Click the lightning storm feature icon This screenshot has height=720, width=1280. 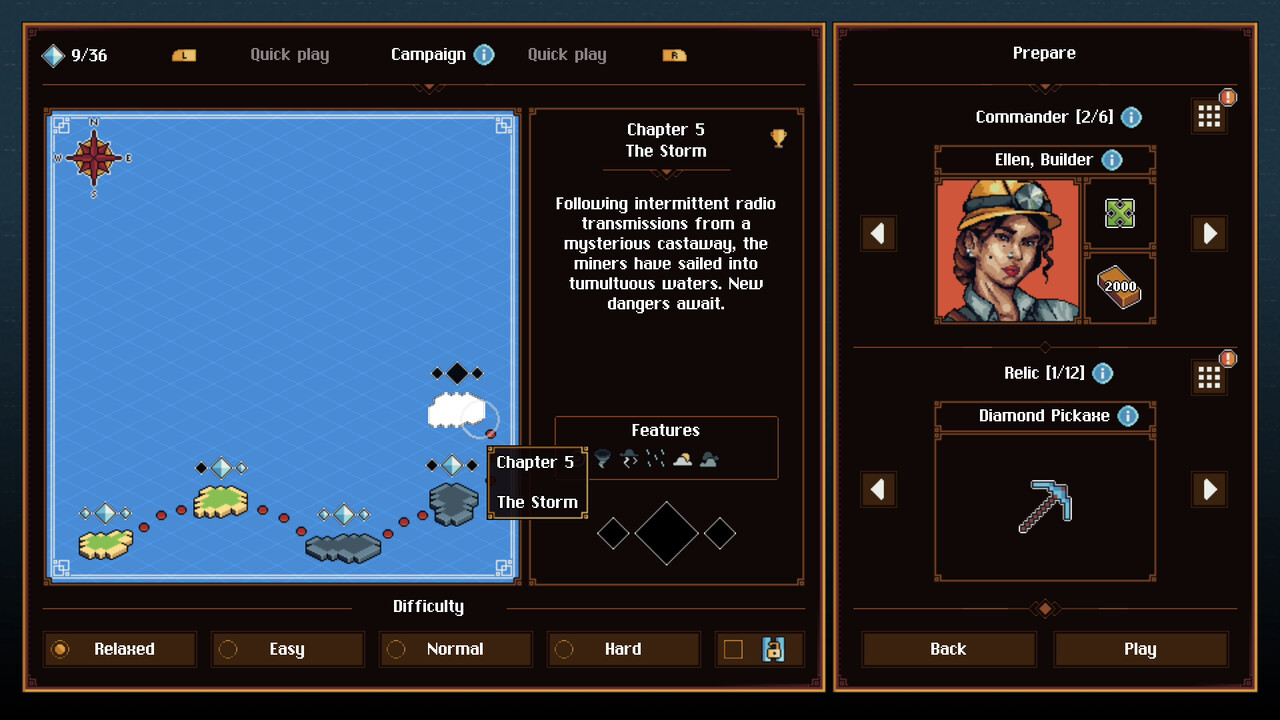(x=631, y=458)
